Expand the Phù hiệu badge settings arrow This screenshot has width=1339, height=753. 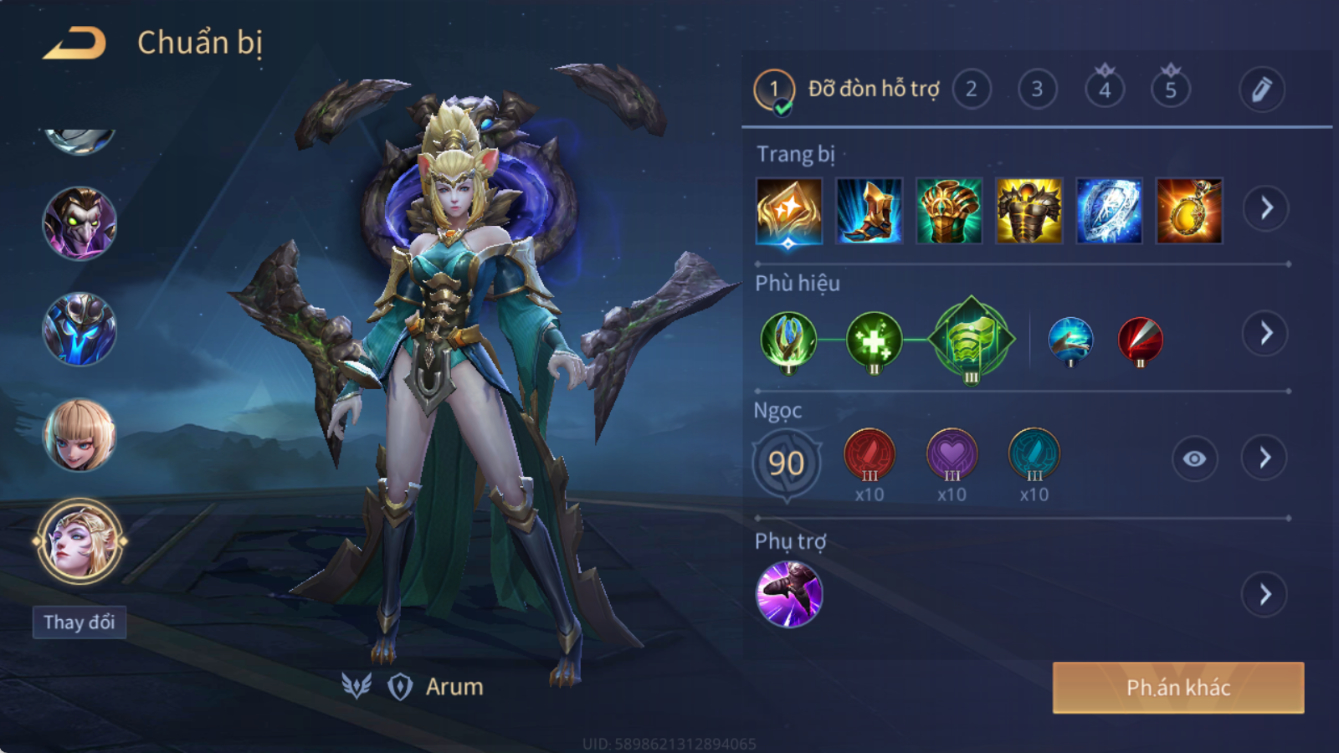click(1265, 333)
